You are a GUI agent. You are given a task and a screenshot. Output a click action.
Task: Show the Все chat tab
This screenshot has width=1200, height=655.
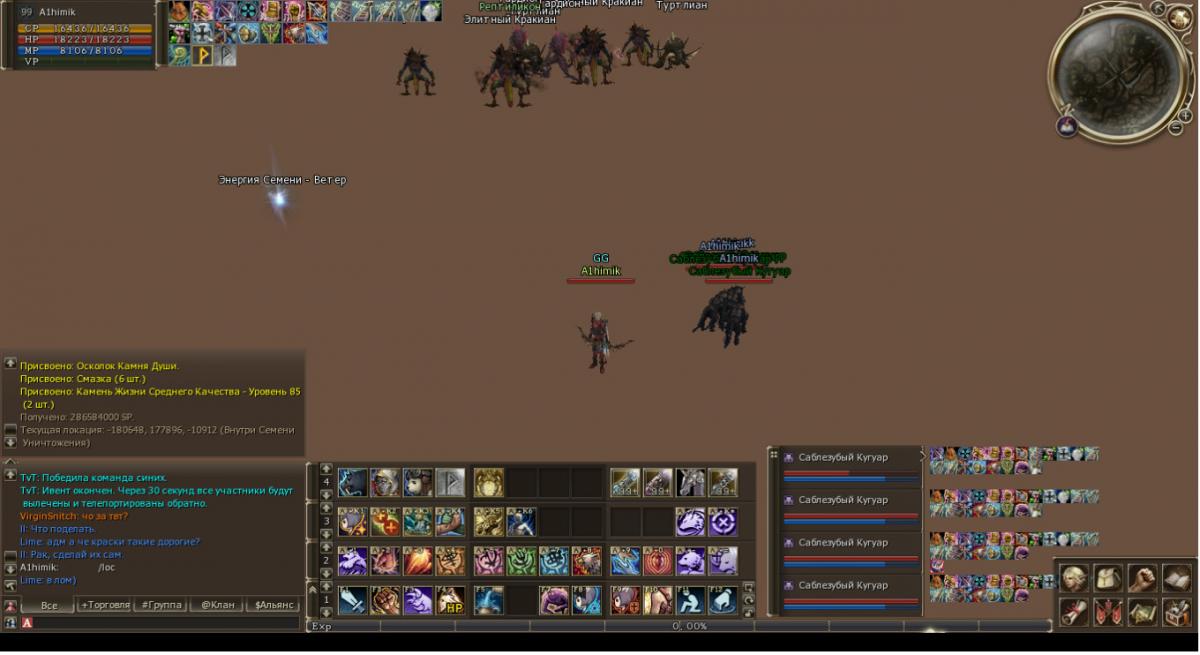(49, 605)
